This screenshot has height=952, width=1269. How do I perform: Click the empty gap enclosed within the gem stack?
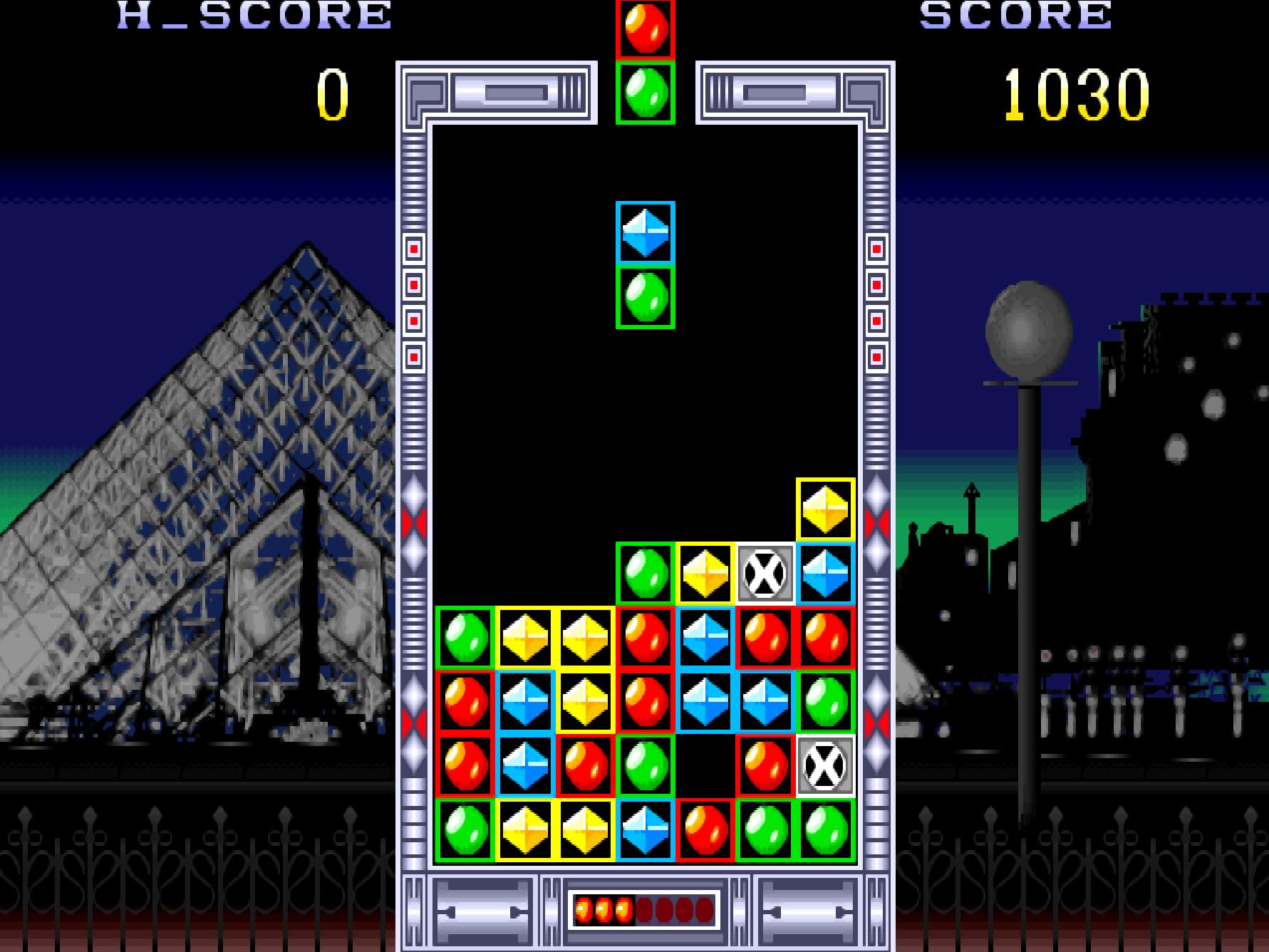pyautogui.click(x=705, y=766)
